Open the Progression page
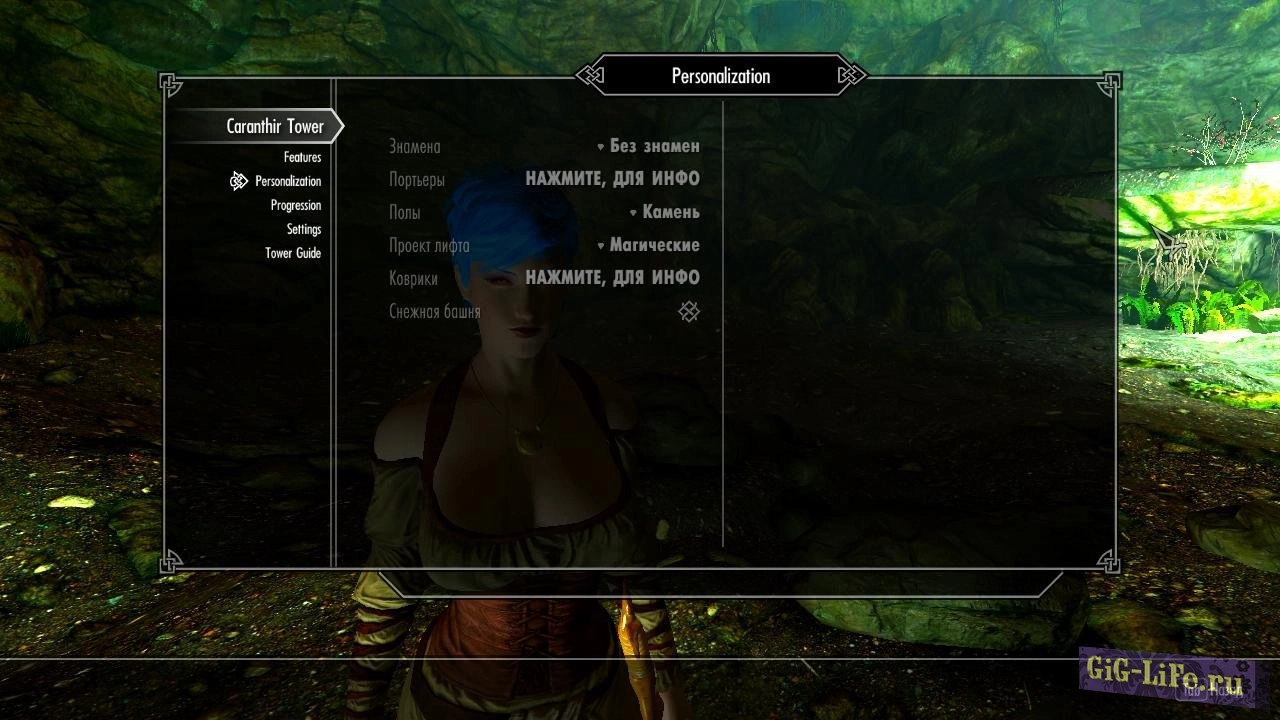 pos(296,205)
